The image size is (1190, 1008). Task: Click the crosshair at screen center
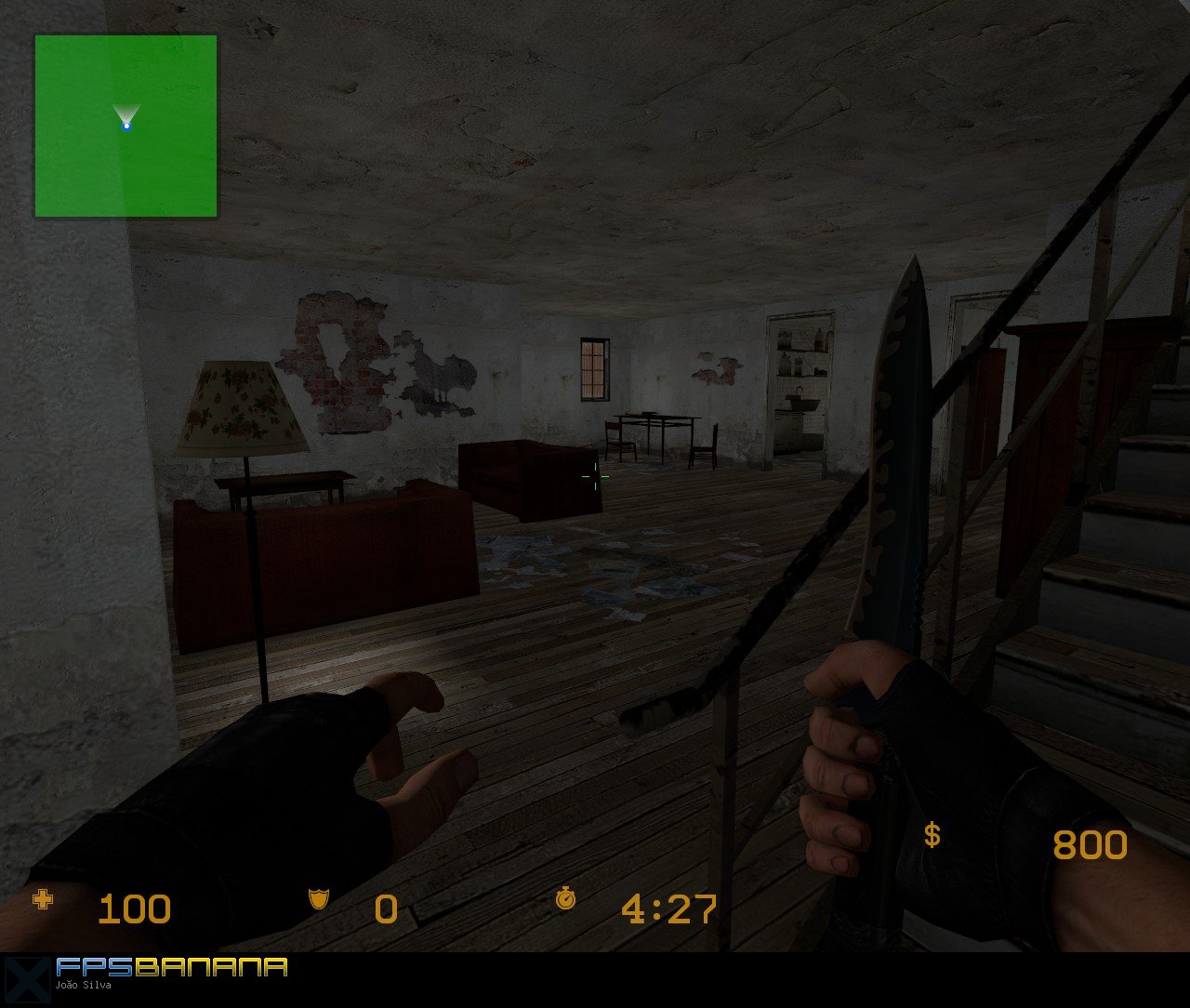tap(595, 476)
